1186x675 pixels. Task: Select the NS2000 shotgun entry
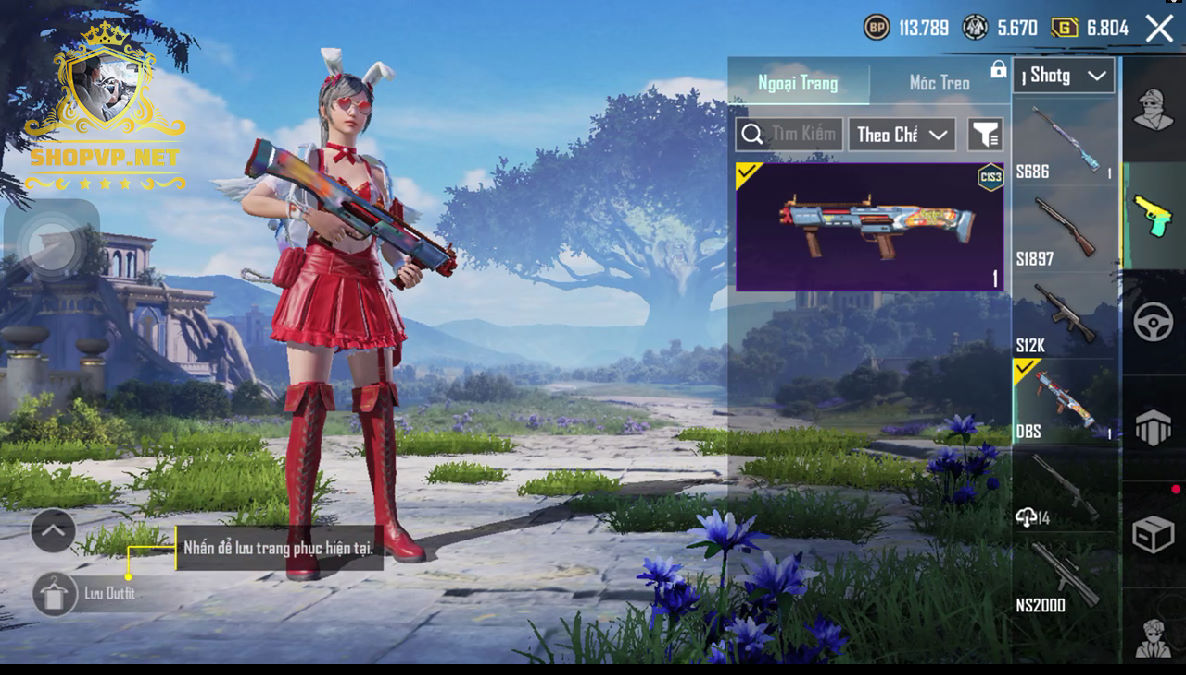click(1064, 576)
